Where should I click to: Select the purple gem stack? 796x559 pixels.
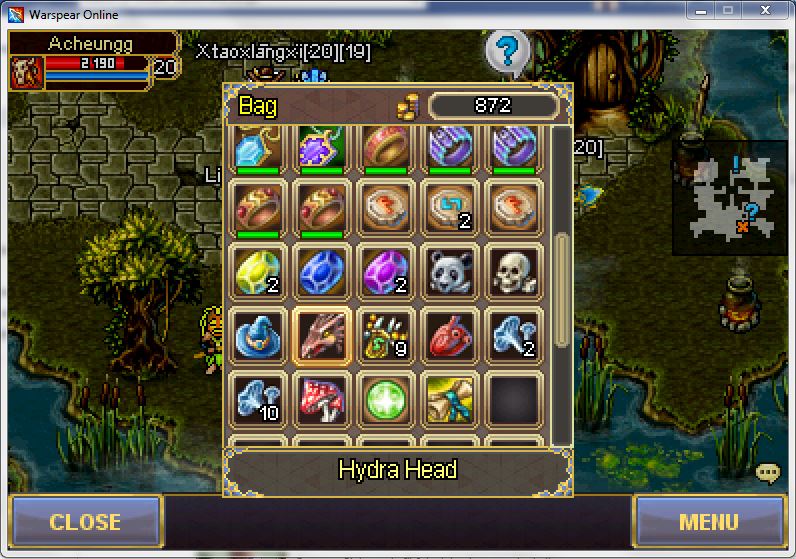[385, 272]
